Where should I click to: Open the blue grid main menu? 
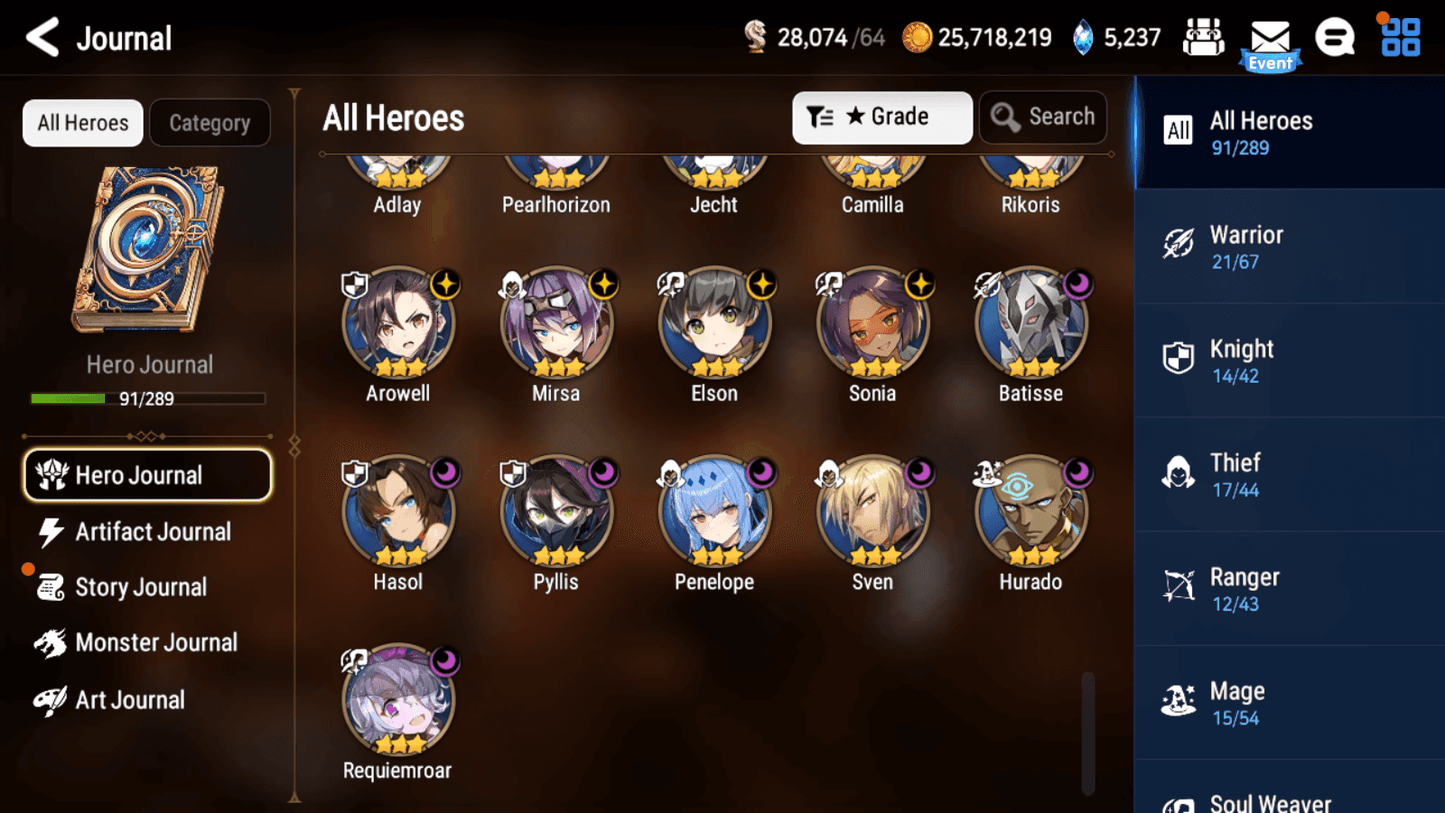(x=1400, y=38)
